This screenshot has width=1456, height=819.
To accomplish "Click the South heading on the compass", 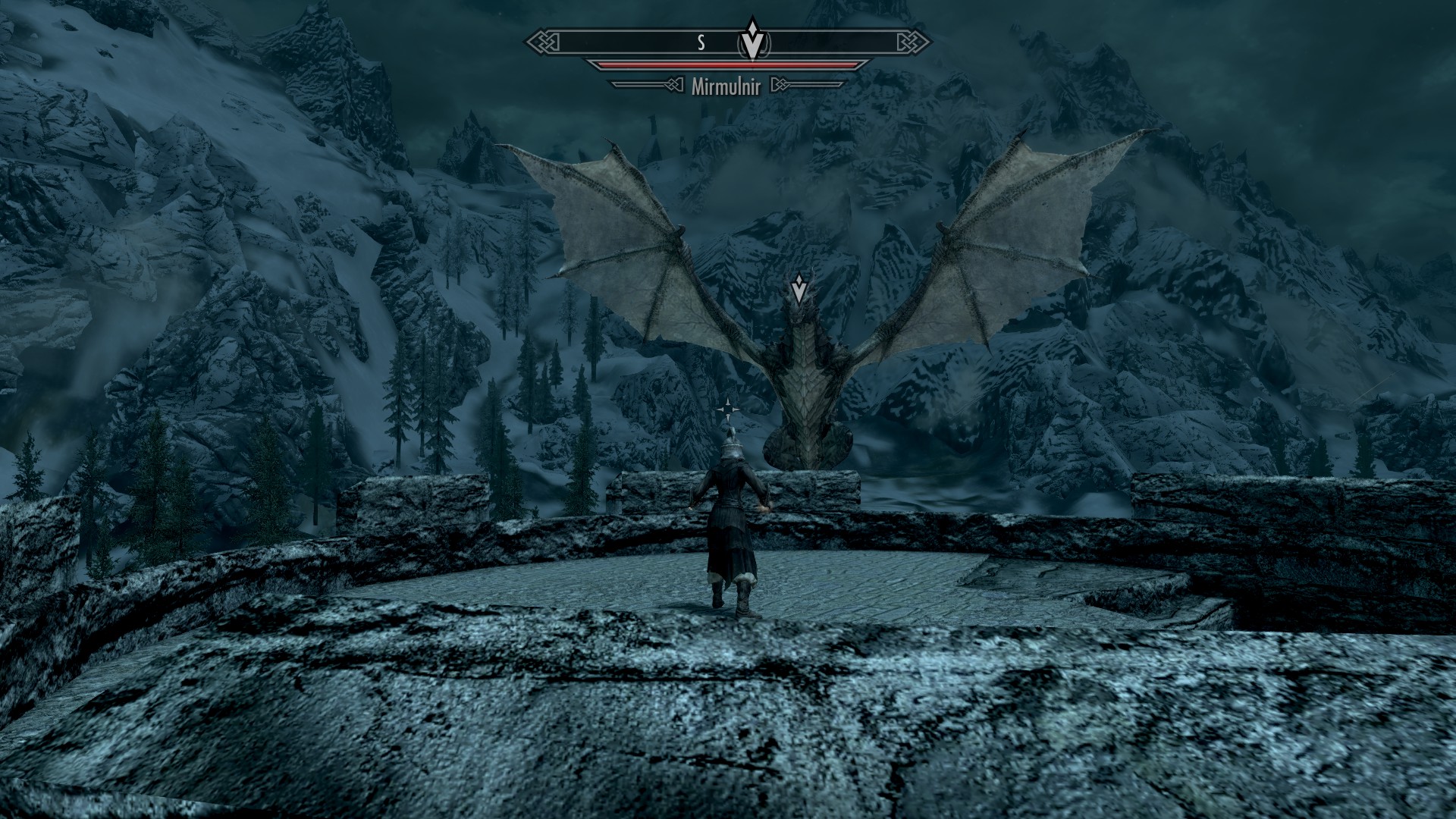I will 701,42.
